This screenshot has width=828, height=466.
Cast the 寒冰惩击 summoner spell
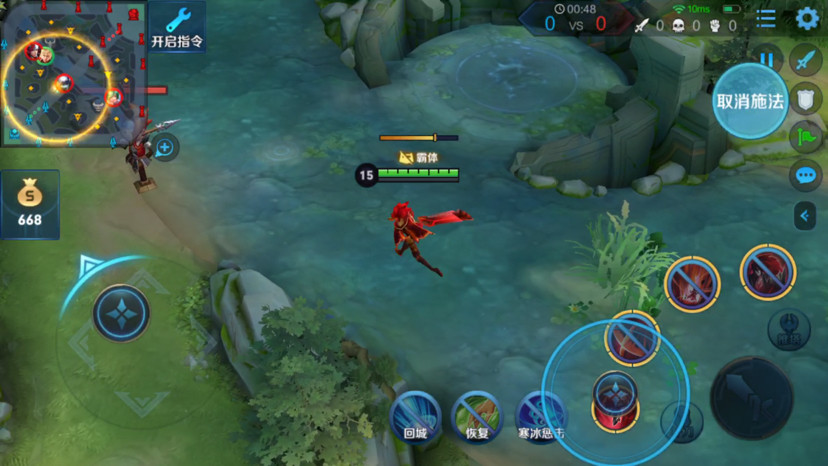point(541,415)
